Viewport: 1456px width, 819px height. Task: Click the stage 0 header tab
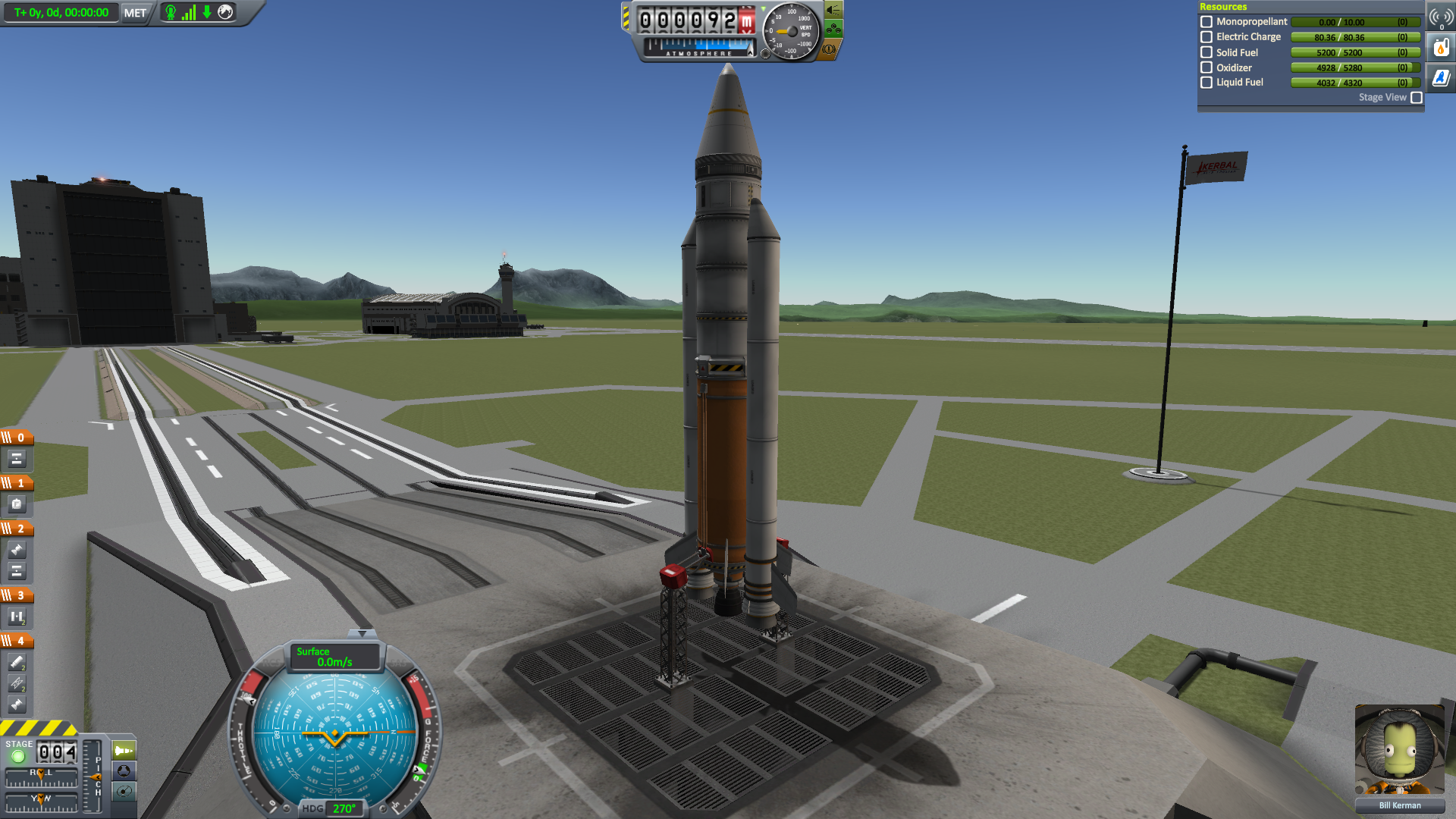click(17, 438)
